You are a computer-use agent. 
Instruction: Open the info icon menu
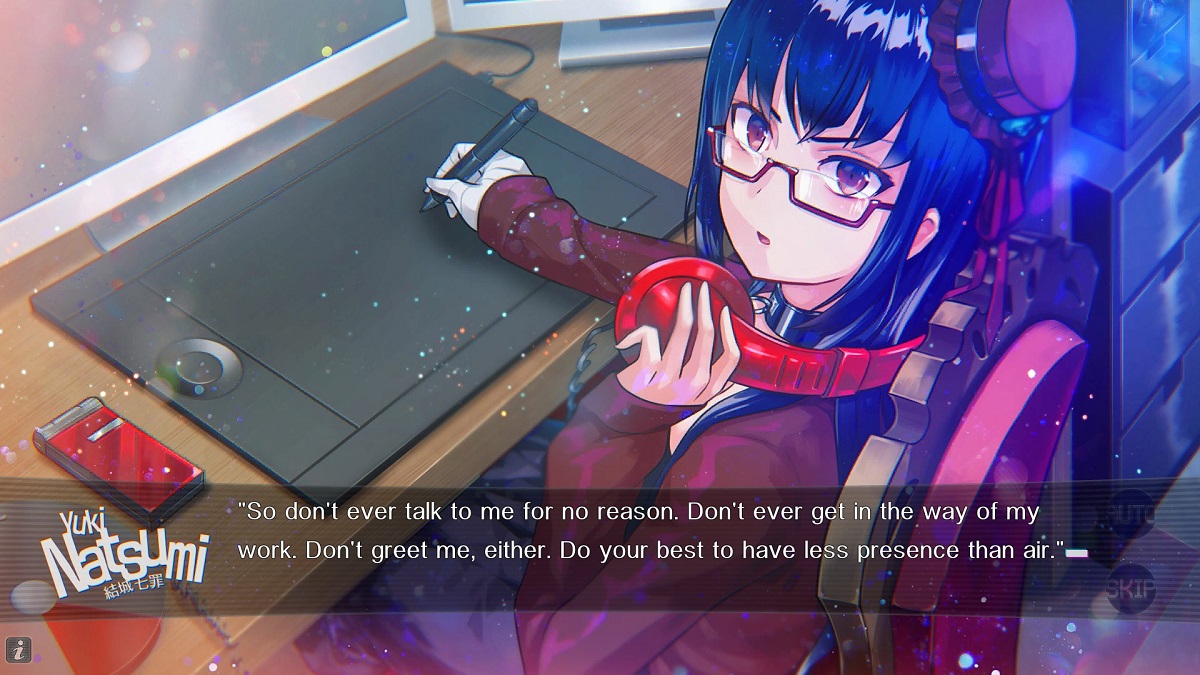click(19, 649)
